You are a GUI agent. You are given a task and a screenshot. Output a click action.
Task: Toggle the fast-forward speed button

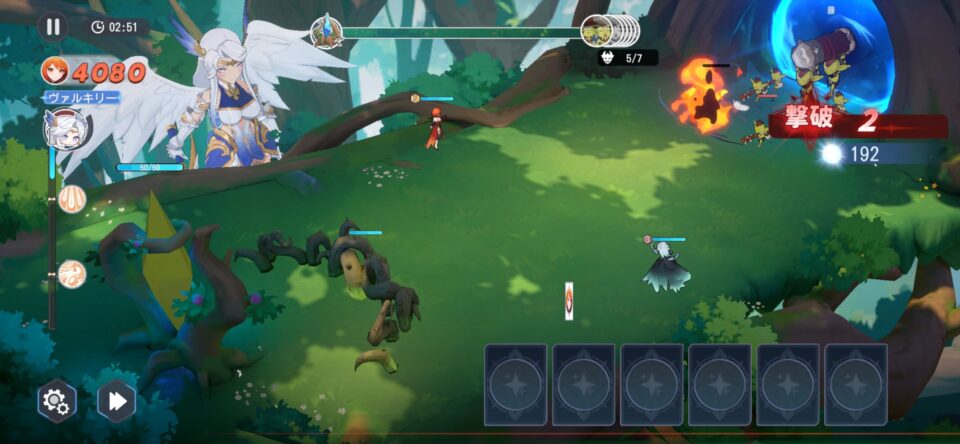pos(116,401)
